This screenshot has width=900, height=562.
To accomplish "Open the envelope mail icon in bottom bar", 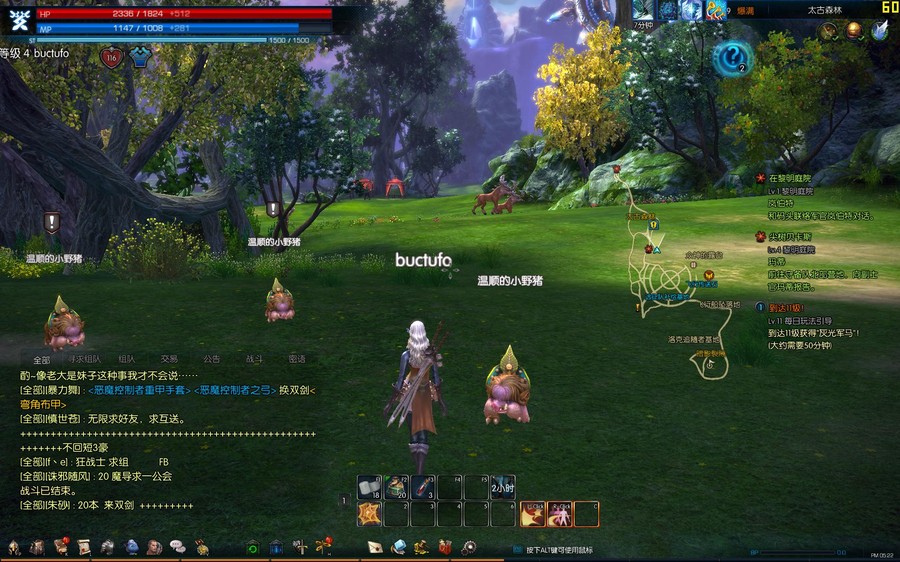I will [375, 547].
